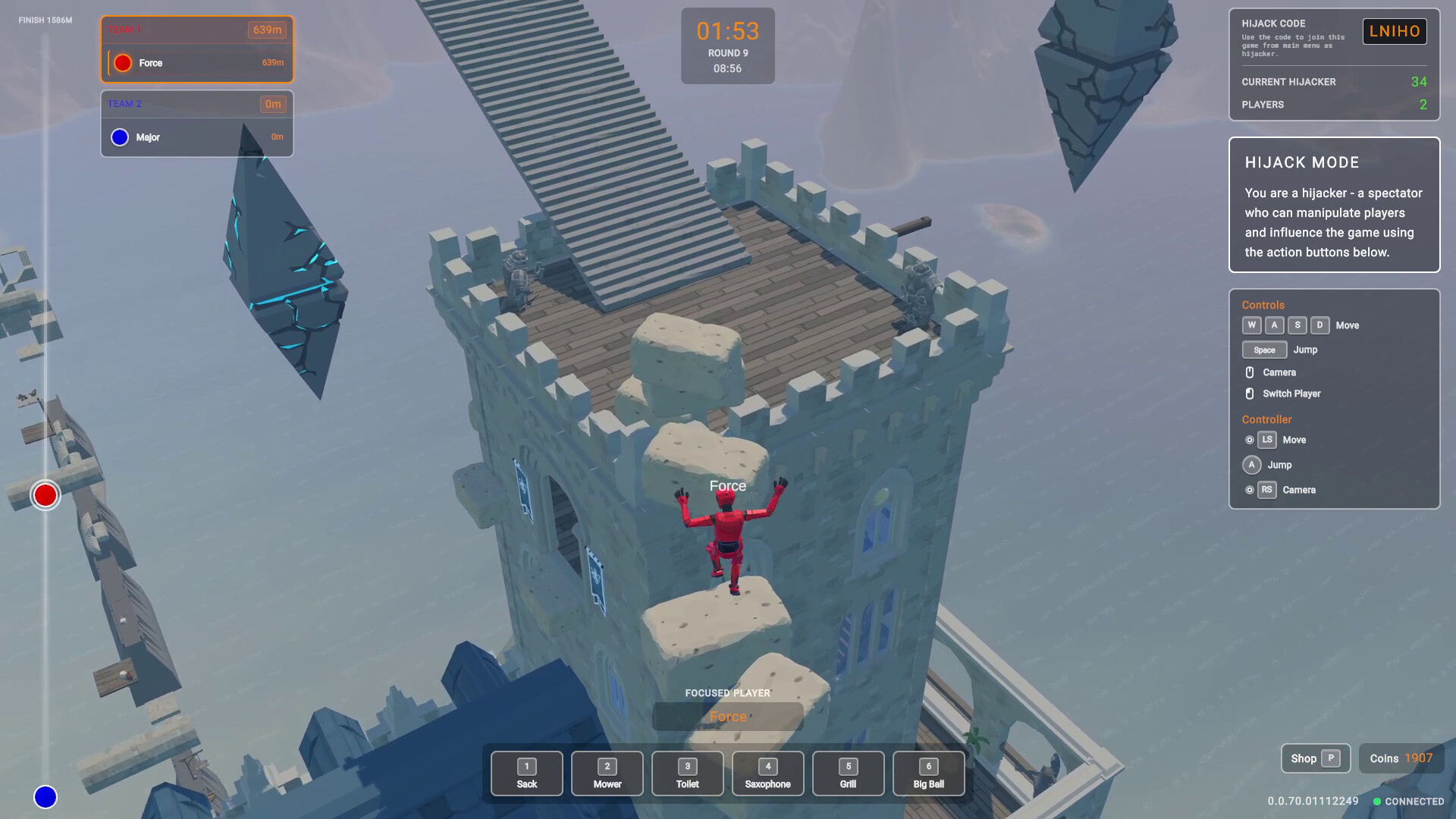The height and width of the screenshot is (819, 1456).
Task: Click the red Force marker on progress track
Action: [45, 495]
